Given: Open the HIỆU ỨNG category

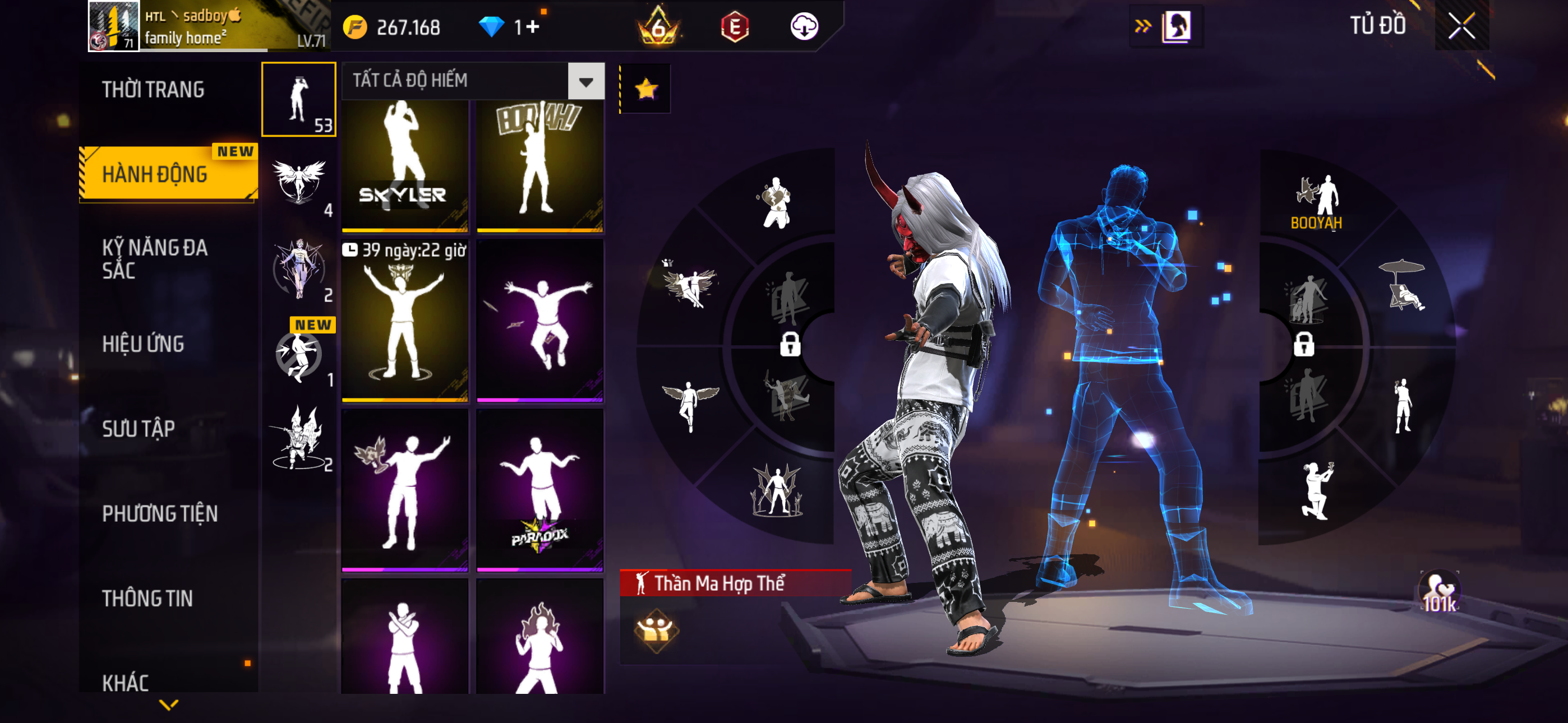Looking at the screenshot, I should tap(143, 344).
